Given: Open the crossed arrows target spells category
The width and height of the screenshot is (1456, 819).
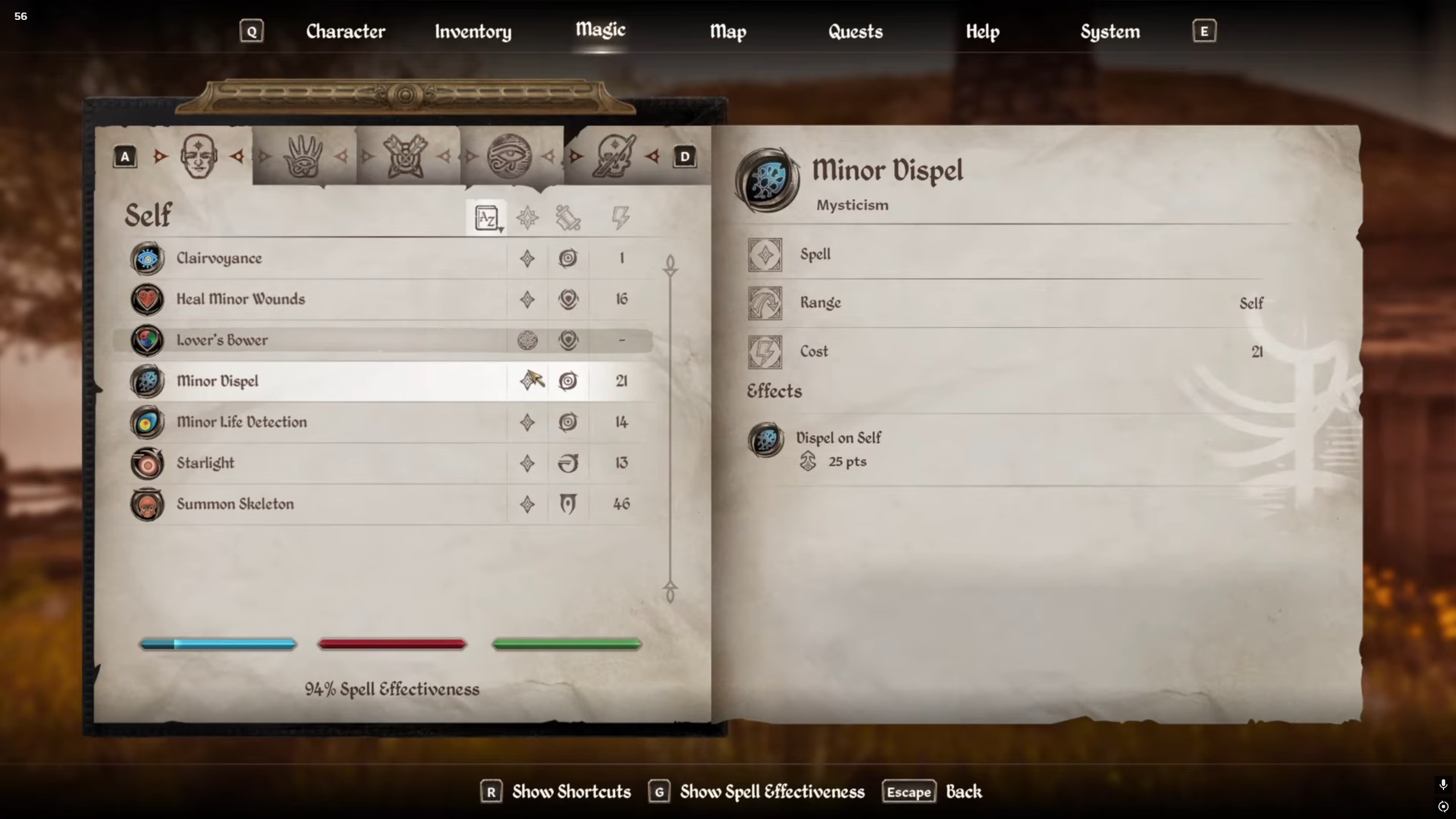Looking at the screenshot, I should [x=406, y=156].
